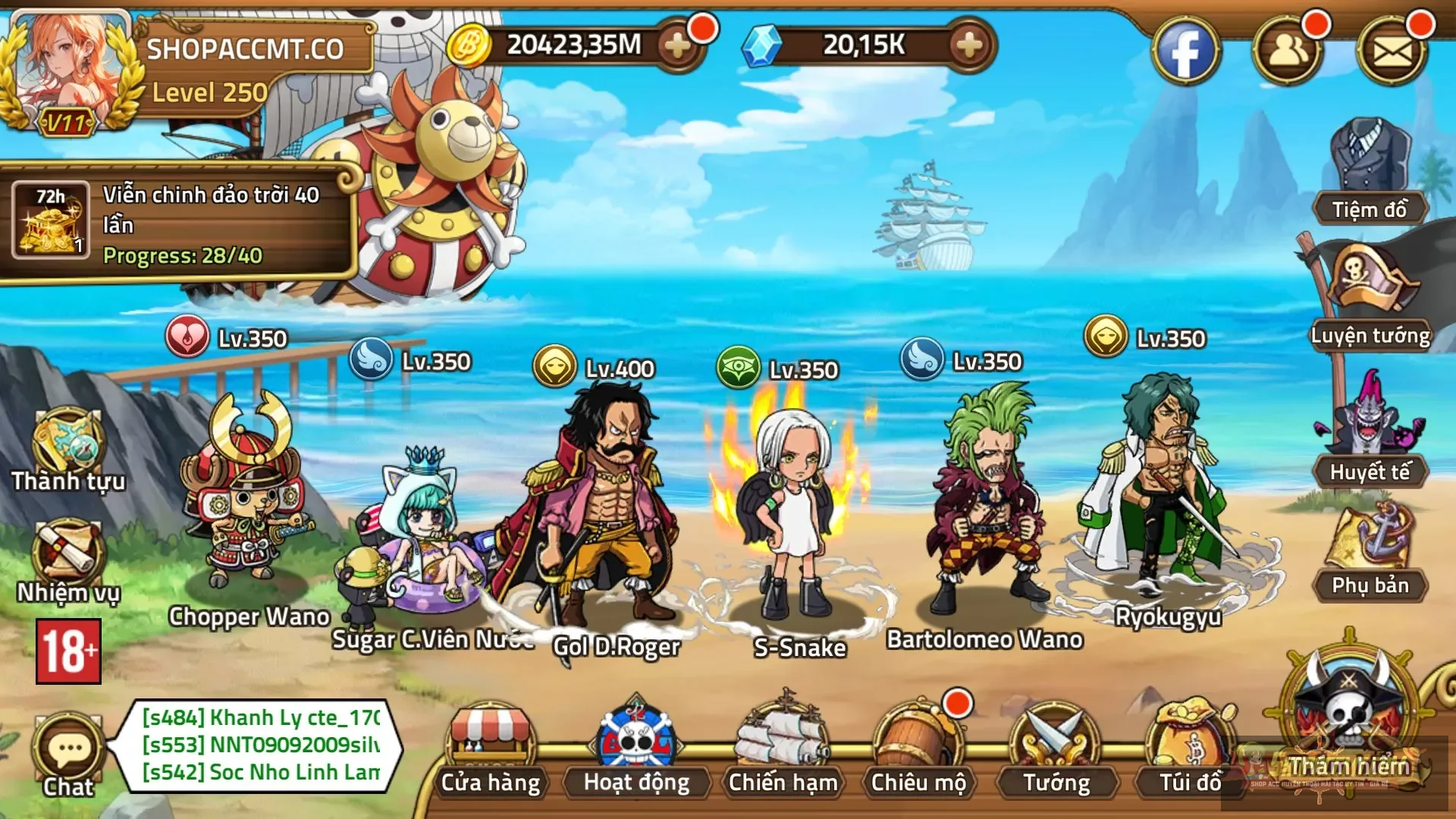1456x819 pixels.
Task: Open the mail envelope inbox
Action: pyautogui.click(x=1392, y=52)
